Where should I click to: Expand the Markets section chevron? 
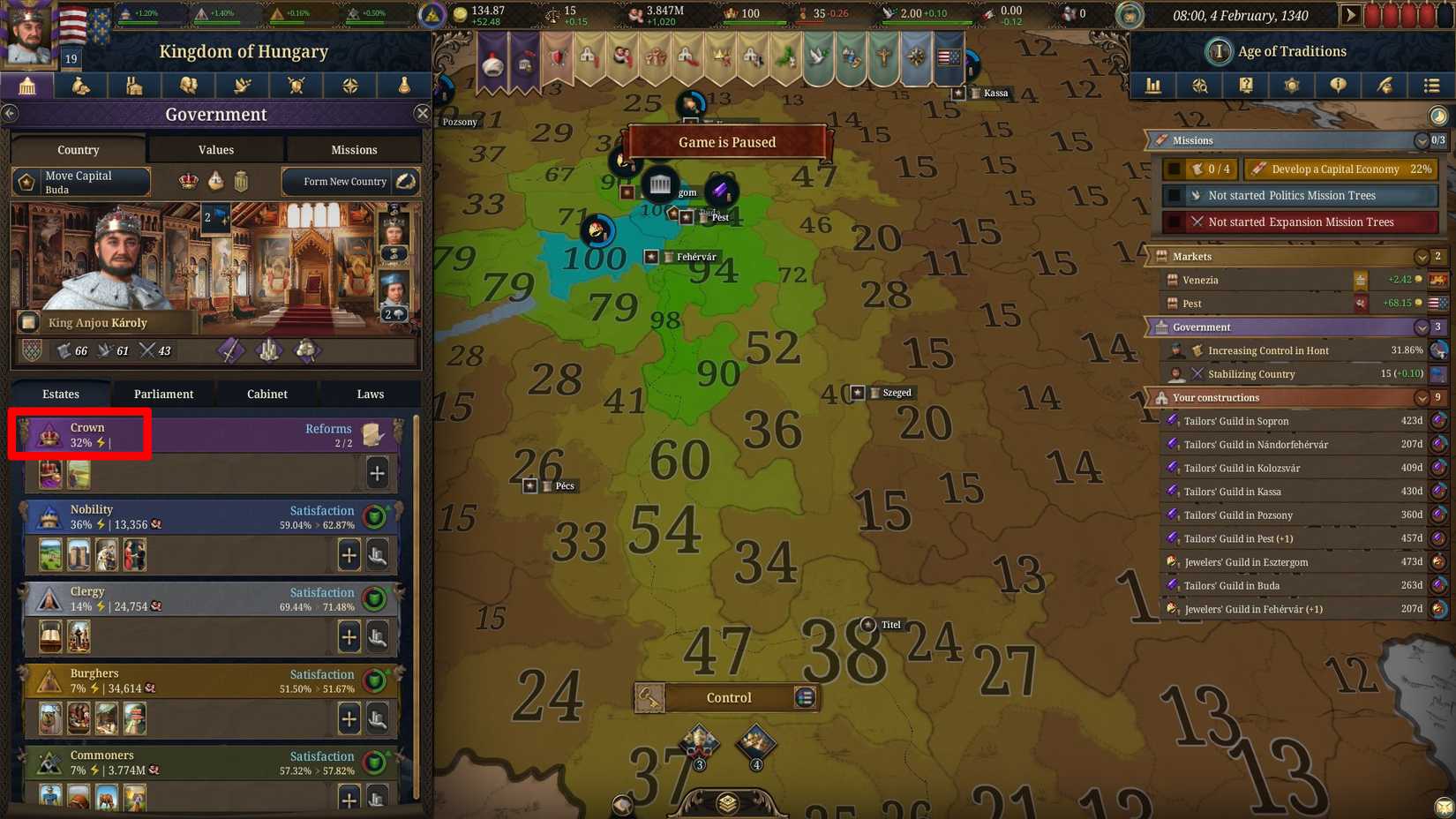(1422, 257)
